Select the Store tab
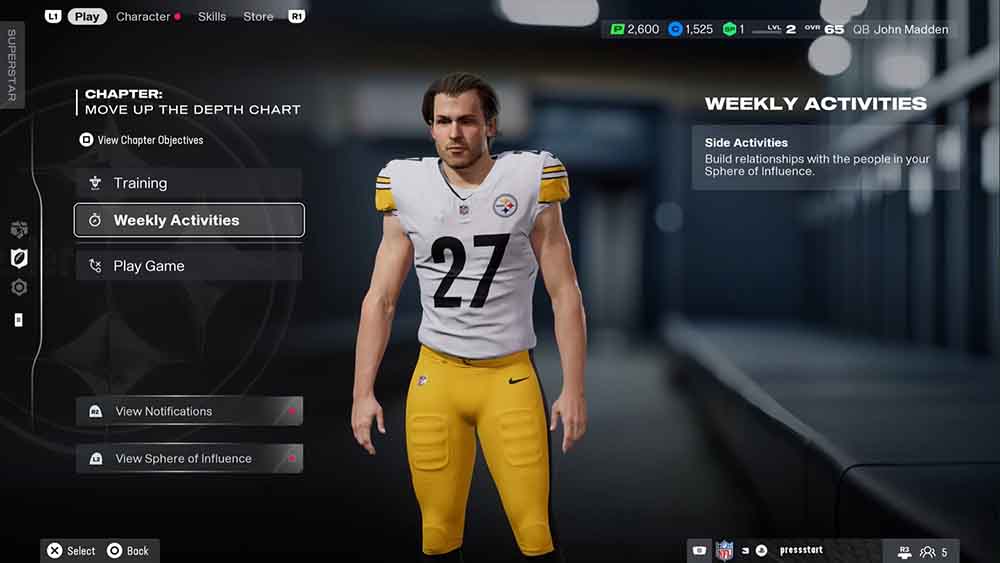Viewport: 1000px width, 563px height. (x=258, y=16)
